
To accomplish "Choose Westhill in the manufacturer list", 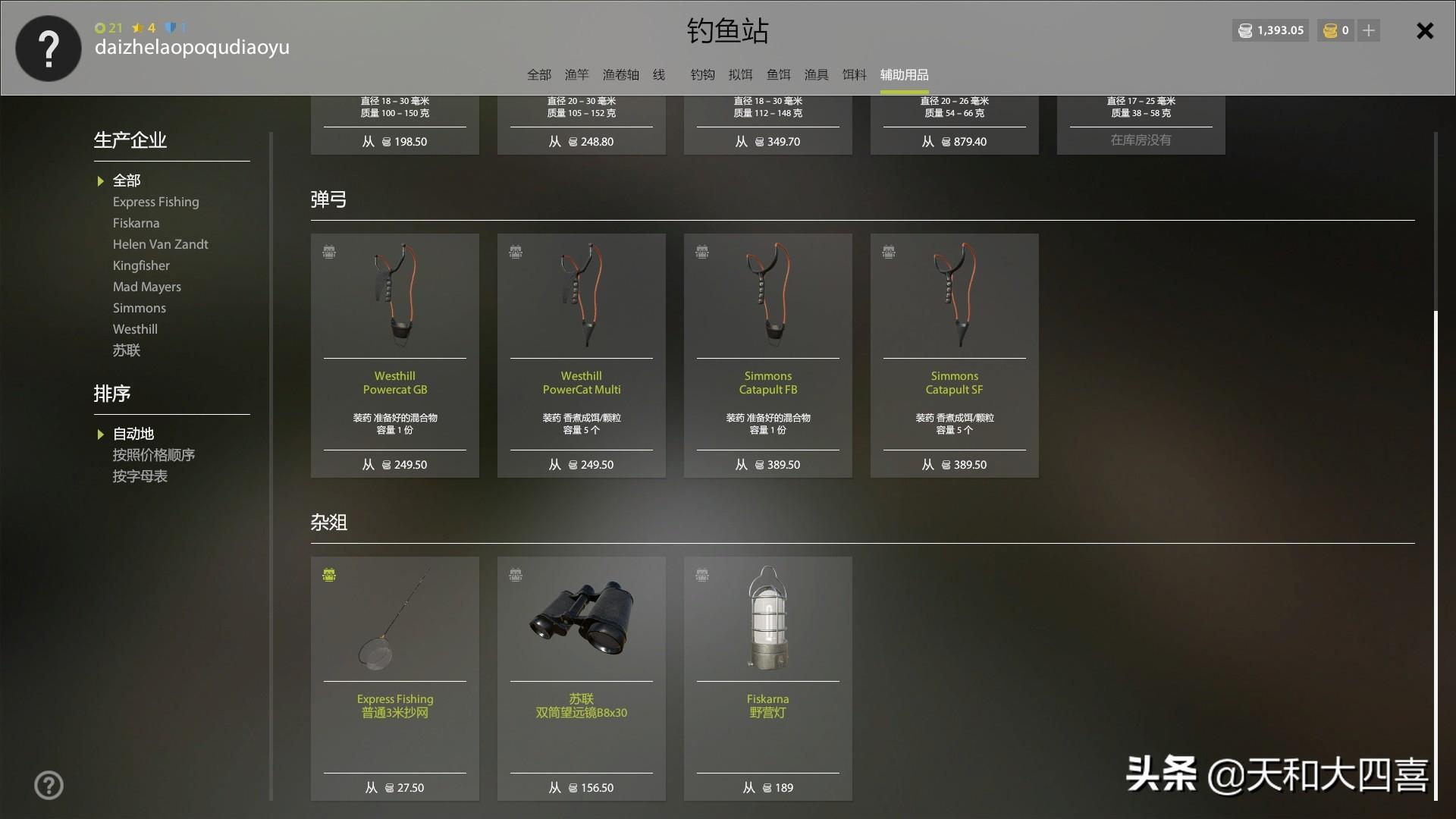I will [x=135, y=329].
